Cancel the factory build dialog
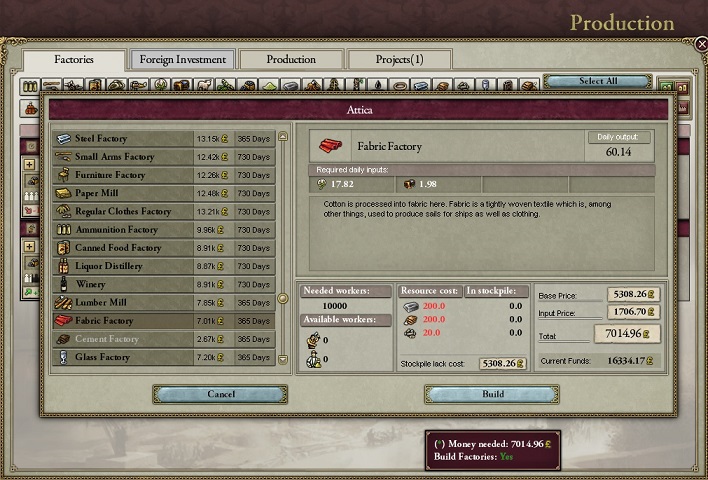708x480 pixels. click(x=220, y=394)
